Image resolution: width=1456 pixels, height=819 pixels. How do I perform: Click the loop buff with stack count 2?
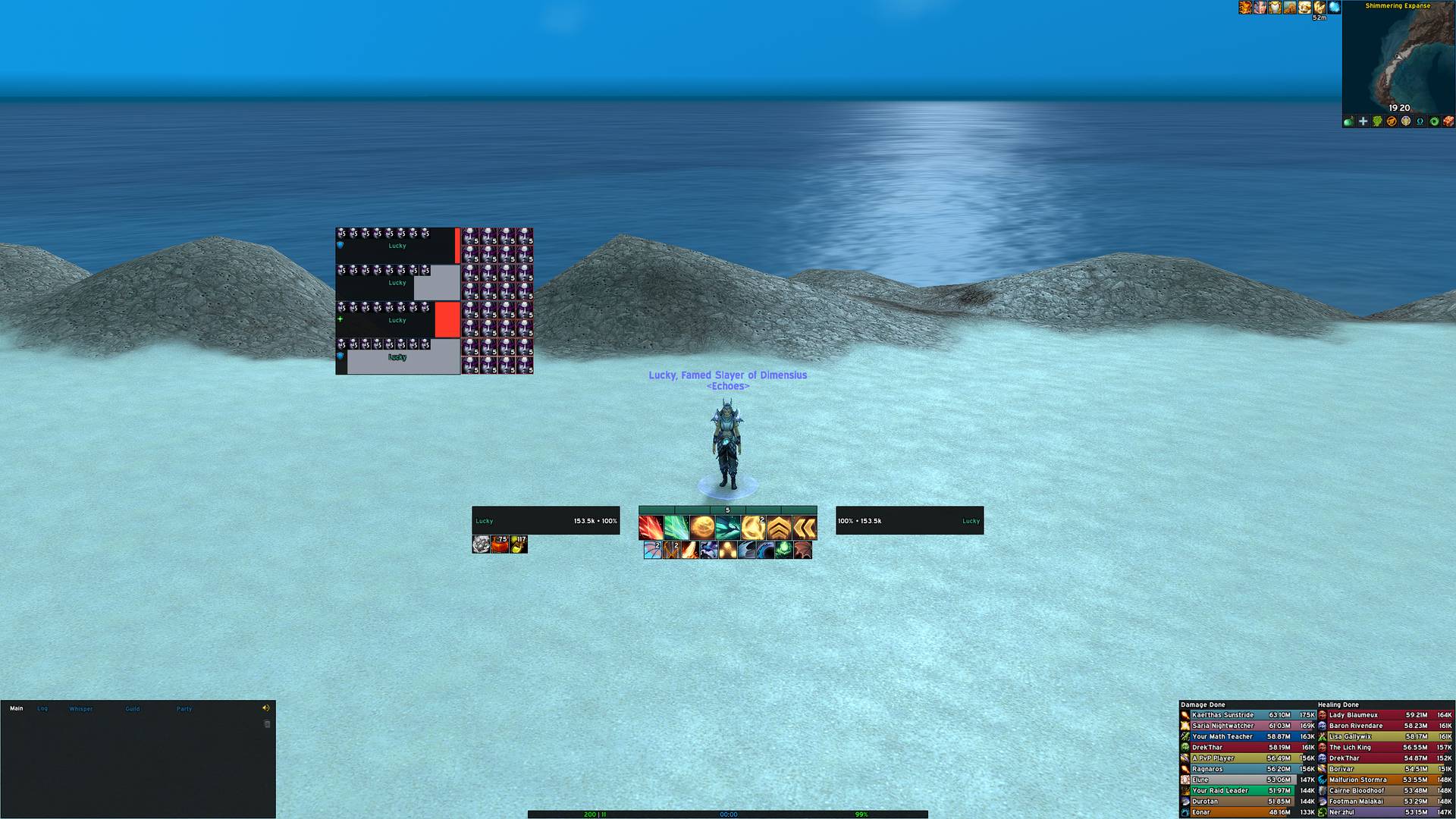tap(752, 527)
